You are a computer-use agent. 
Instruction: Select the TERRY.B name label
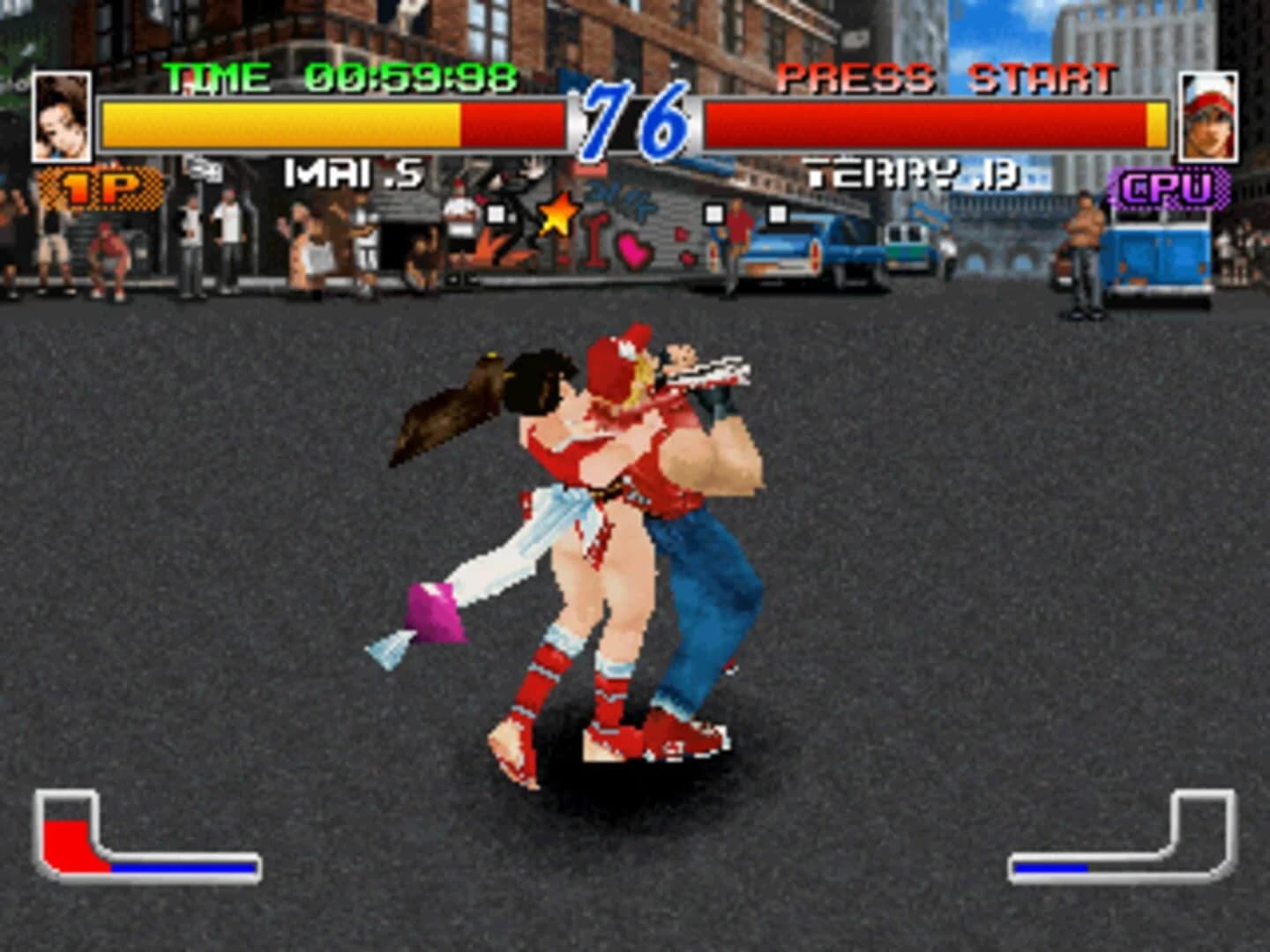tap(913, 174)
